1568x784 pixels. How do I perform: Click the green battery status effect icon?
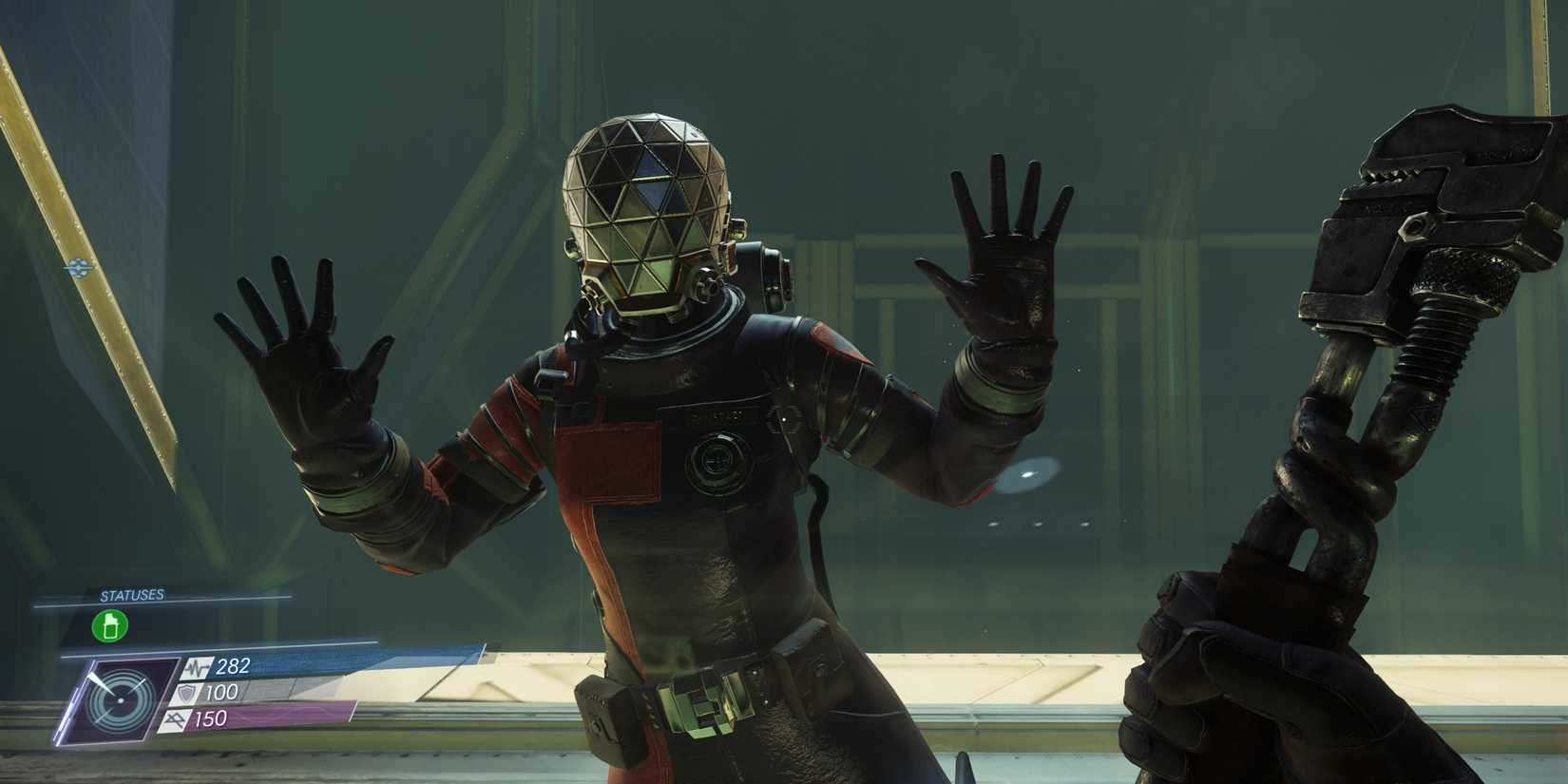109,627
